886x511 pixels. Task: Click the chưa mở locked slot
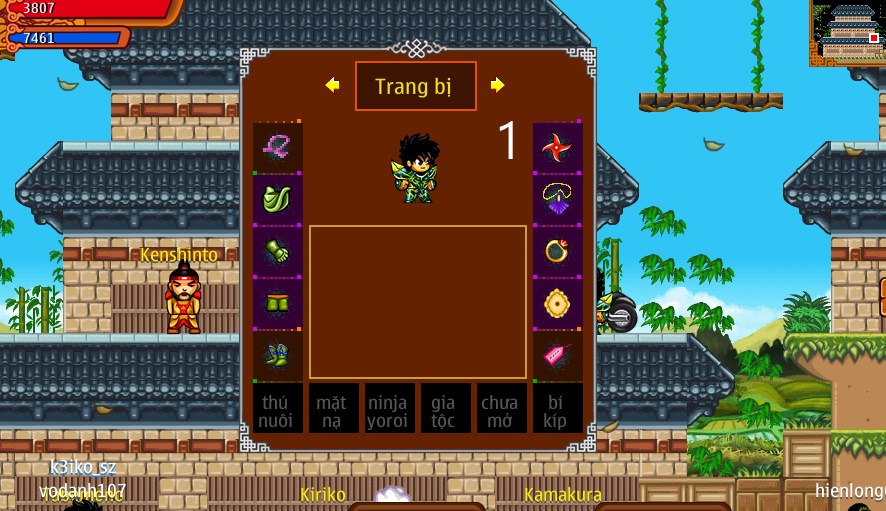[501, 409]
